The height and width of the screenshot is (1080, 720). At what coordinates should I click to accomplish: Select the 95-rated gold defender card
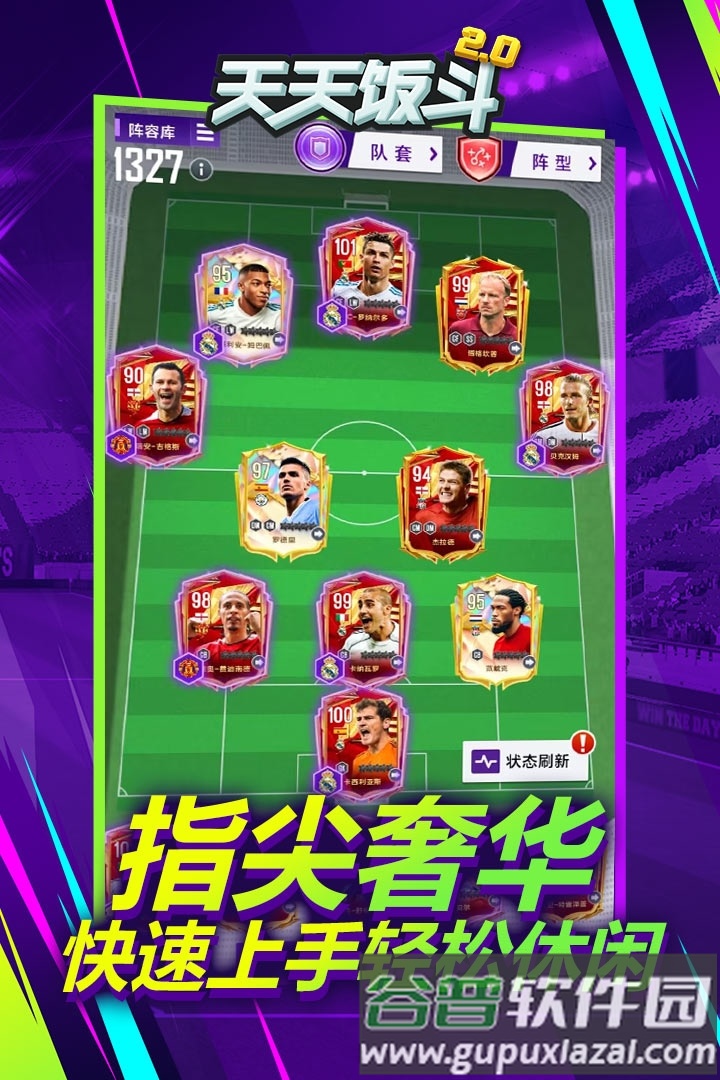[x=497, y=631]
